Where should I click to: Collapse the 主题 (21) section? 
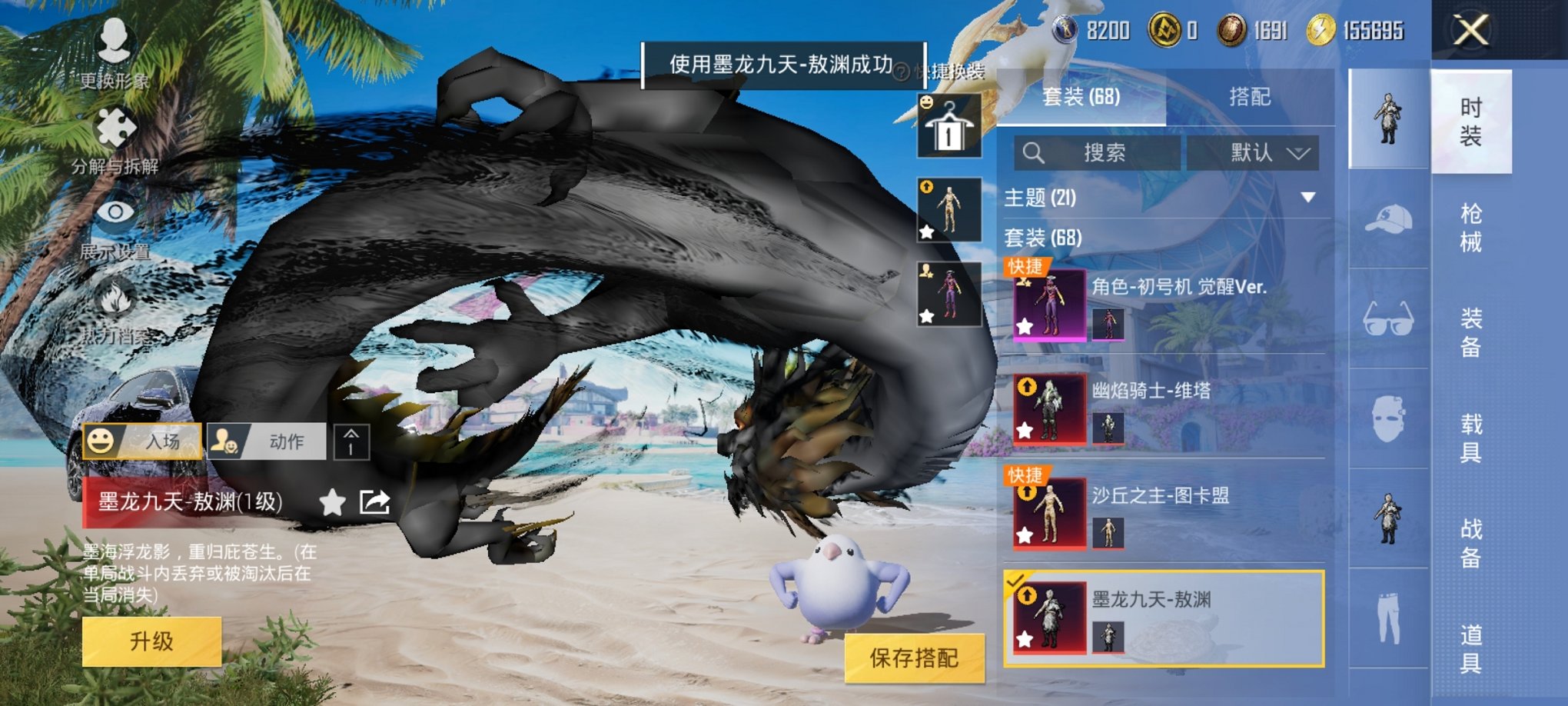coord(1309,197)
